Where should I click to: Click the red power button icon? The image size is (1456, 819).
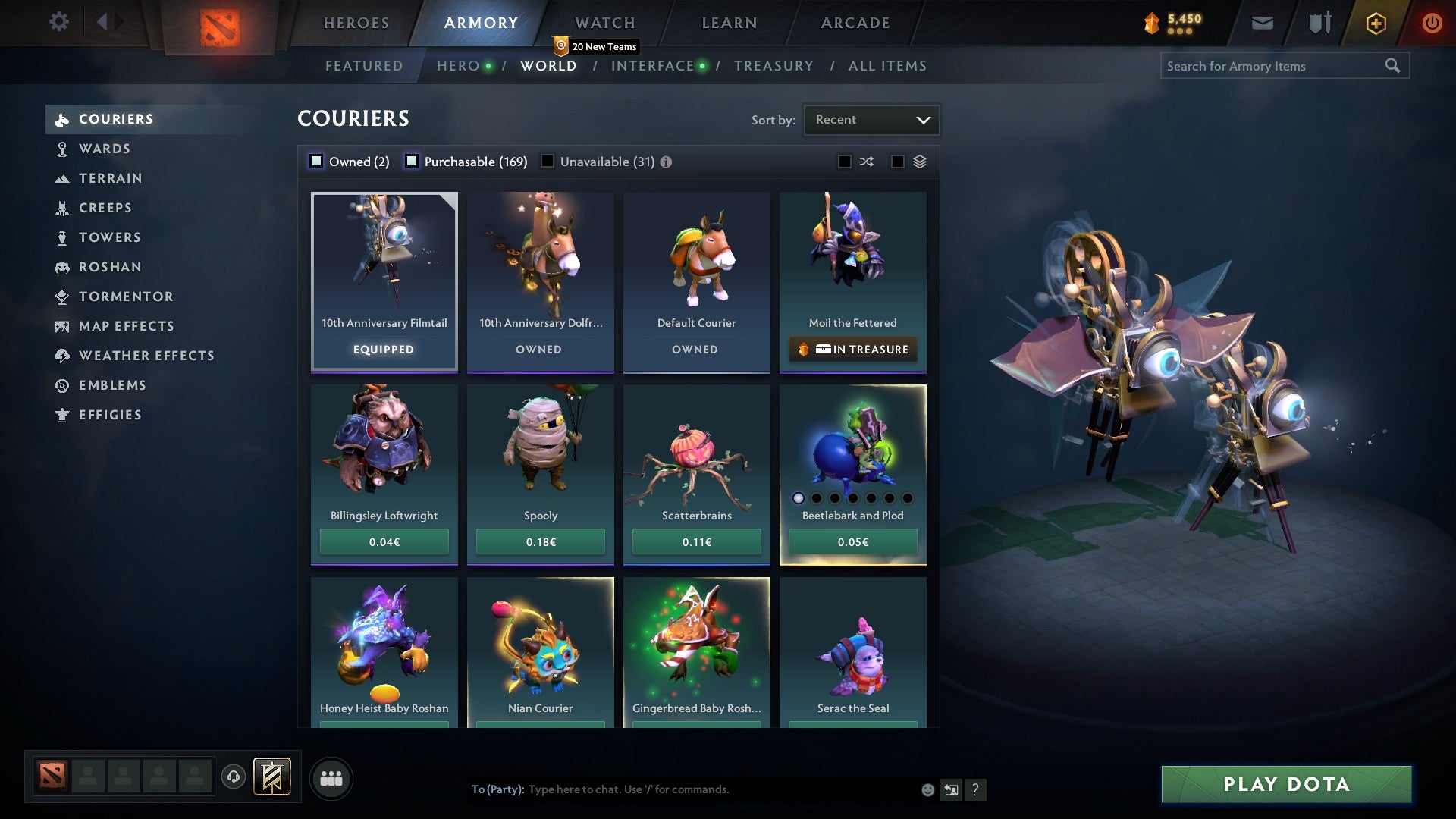(x=1432, y=23)
